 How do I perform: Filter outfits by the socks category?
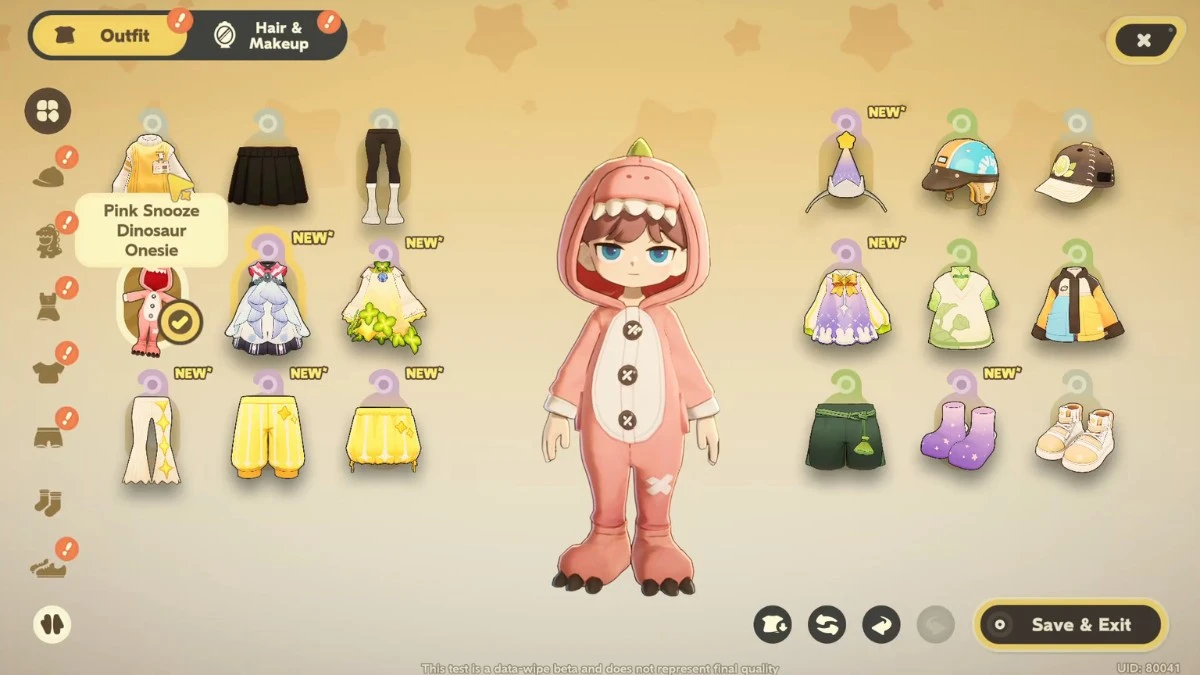(x=48, y=501)
